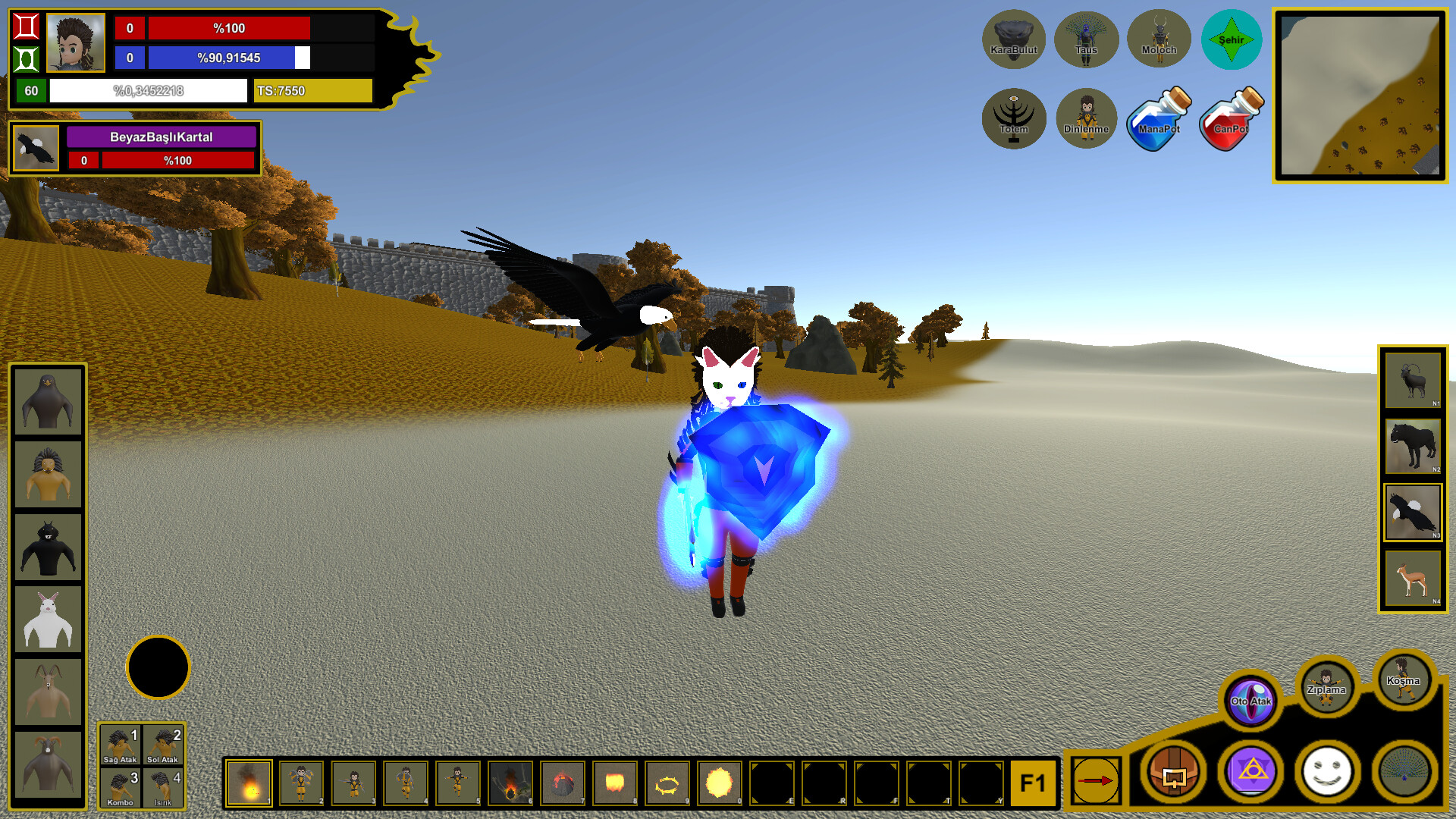
Task: Use the KaraBulut skill icon
Action: [1015, 39]
